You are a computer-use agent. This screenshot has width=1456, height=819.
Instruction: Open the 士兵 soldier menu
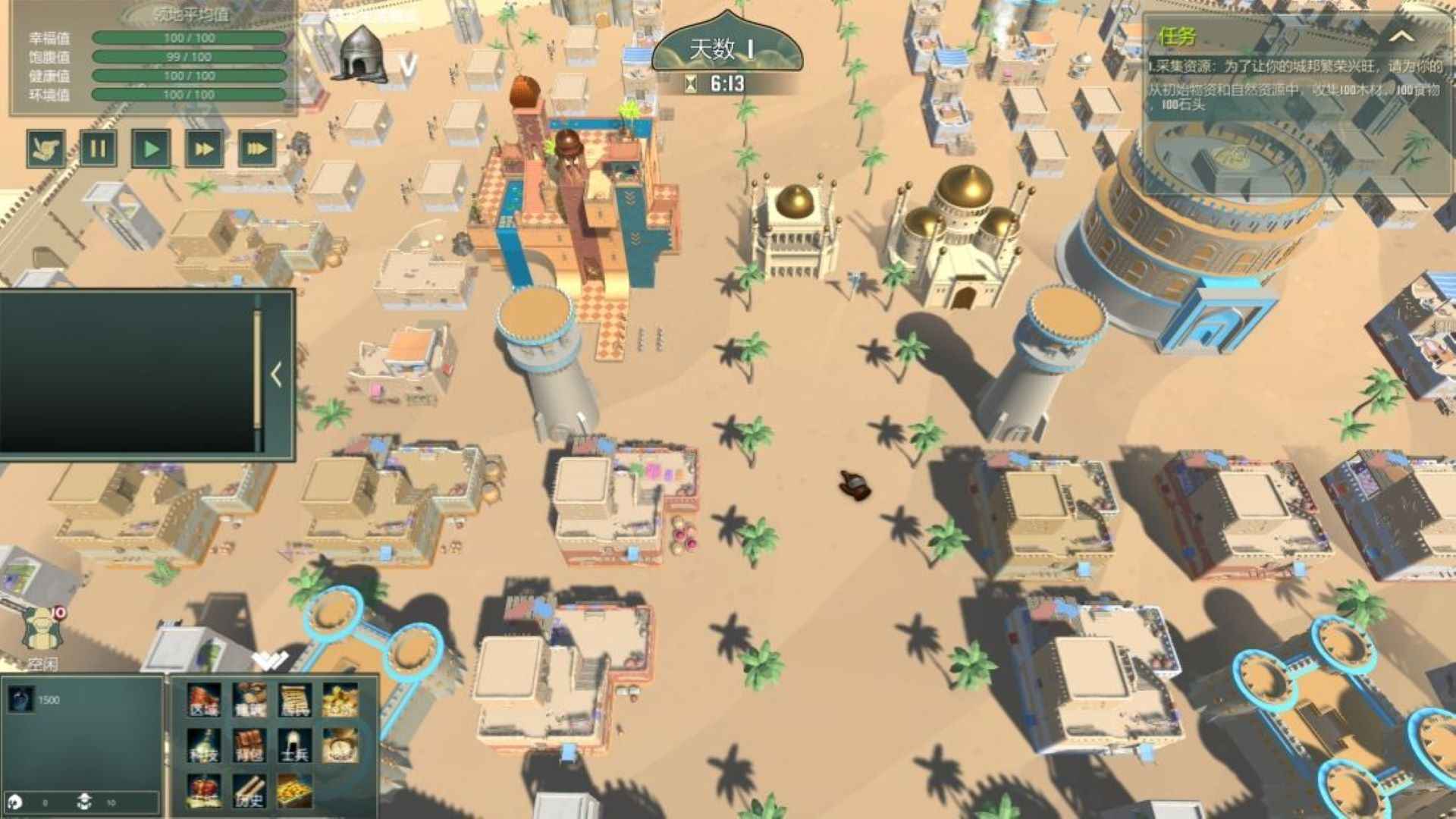pos(294,745)
